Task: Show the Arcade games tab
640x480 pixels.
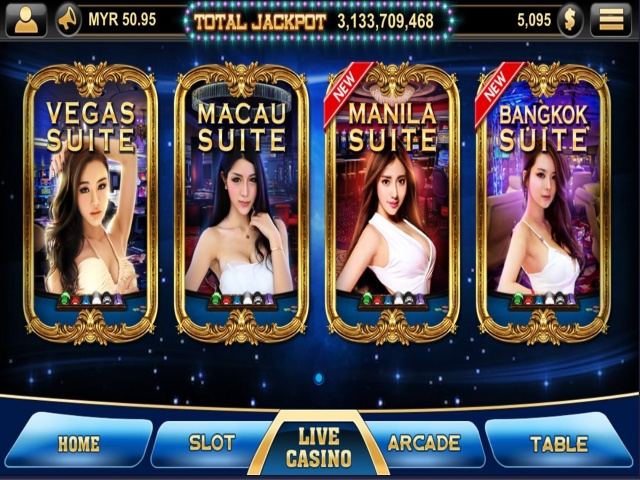Action: click(424, 442)
